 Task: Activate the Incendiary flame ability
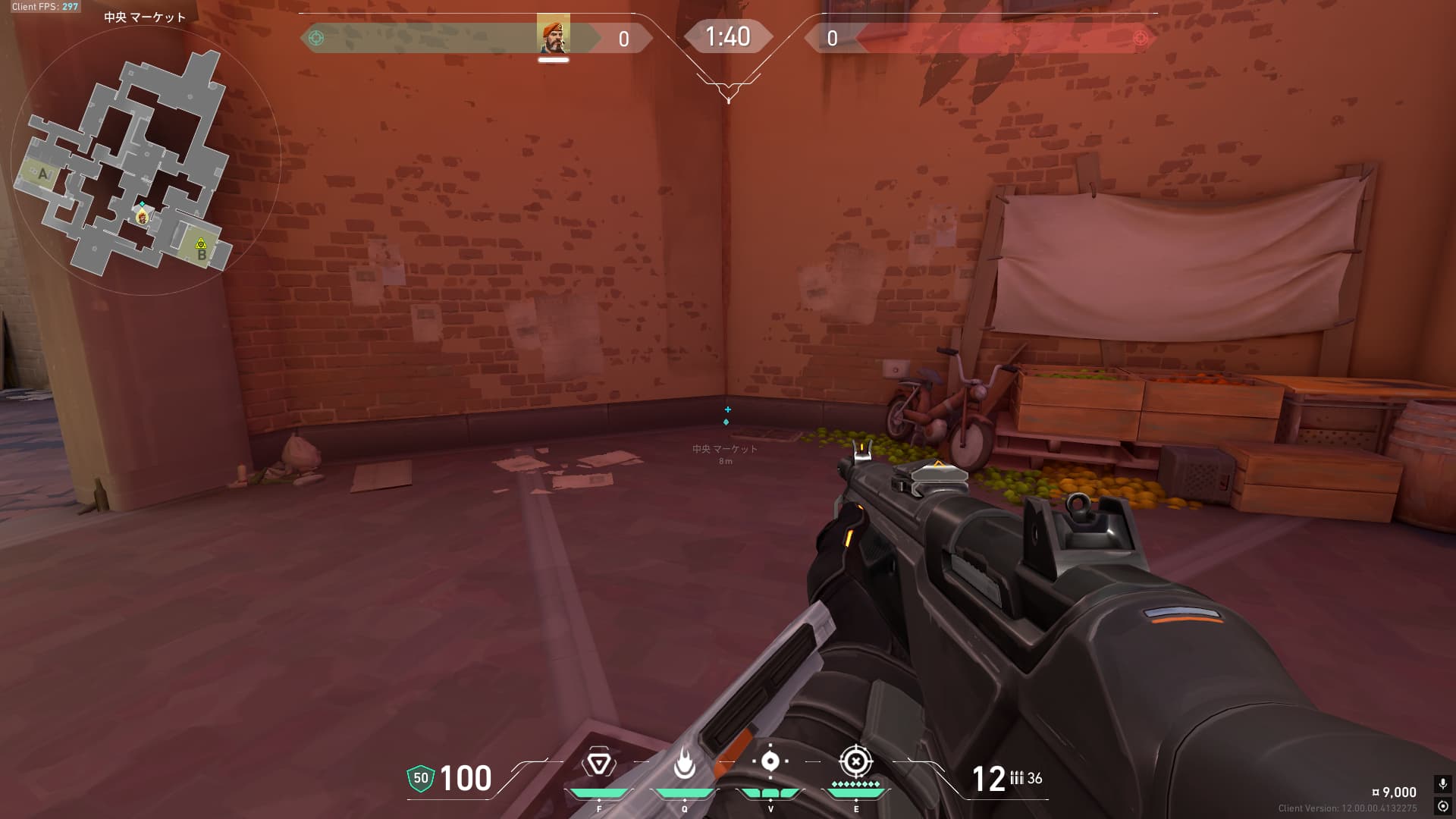[x=685, y=764]
